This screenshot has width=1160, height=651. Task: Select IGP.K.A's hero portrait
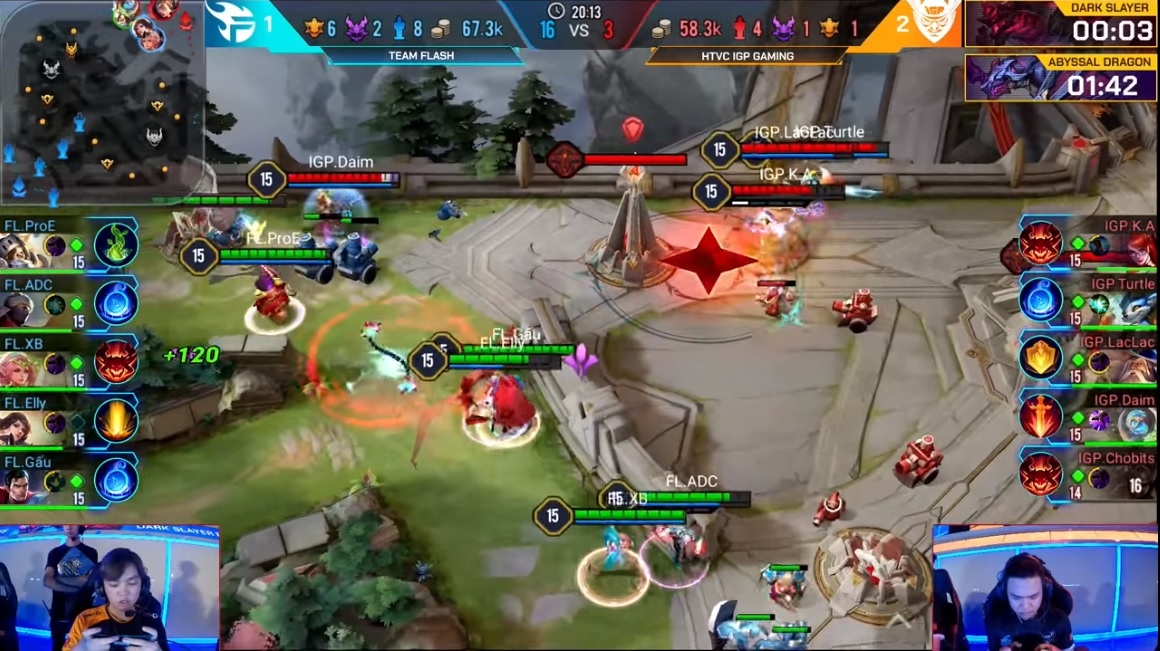click(x=1136, y=249)
